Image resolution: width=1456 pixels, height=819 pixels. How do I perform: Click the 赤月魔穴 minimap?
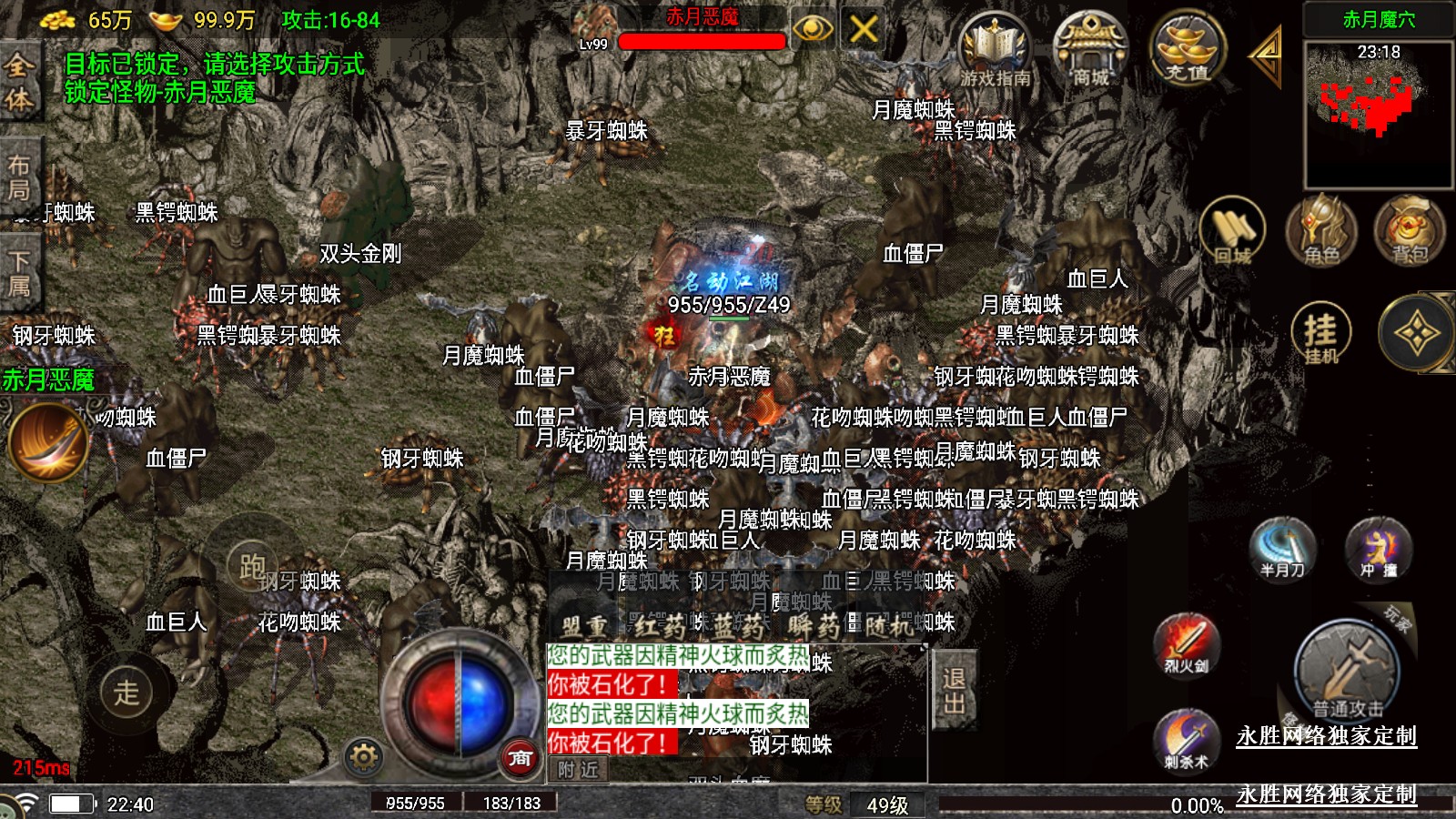[x=1378, y=113]
